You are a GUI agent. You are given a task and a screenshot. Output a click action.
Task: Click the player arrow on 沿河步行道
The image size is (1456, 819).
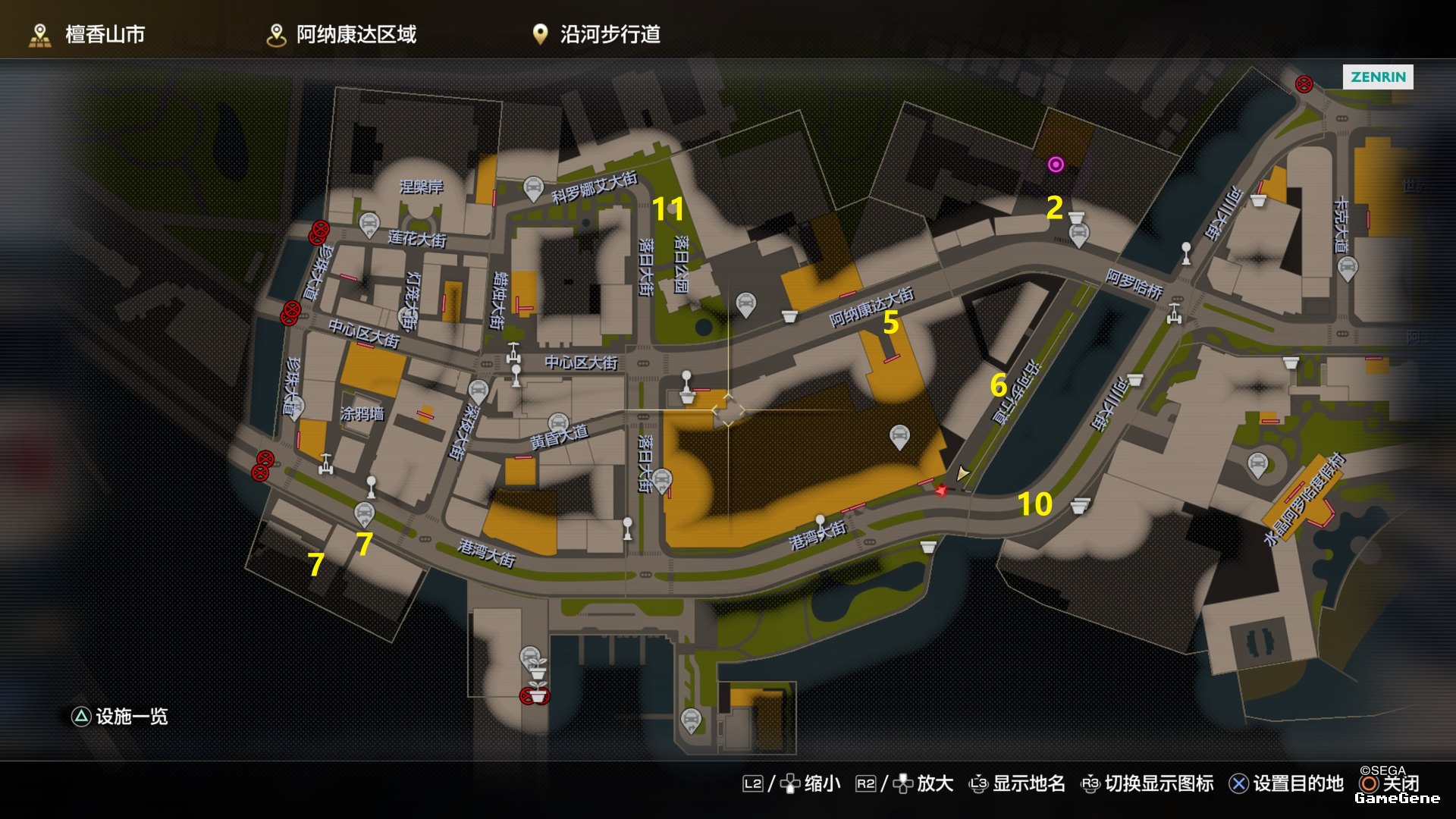pos(962,474)
